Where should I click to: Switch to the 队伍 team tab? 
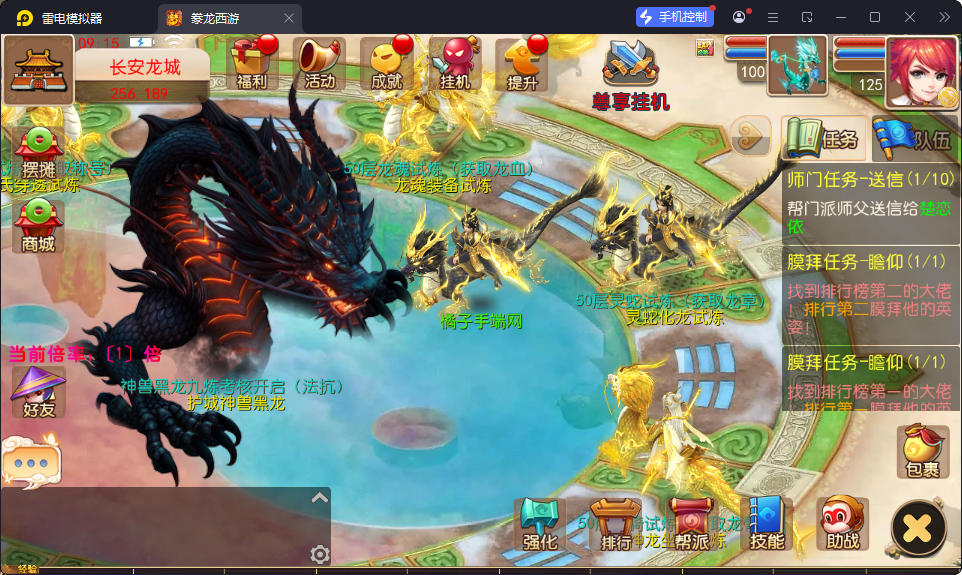coord(914,139)
